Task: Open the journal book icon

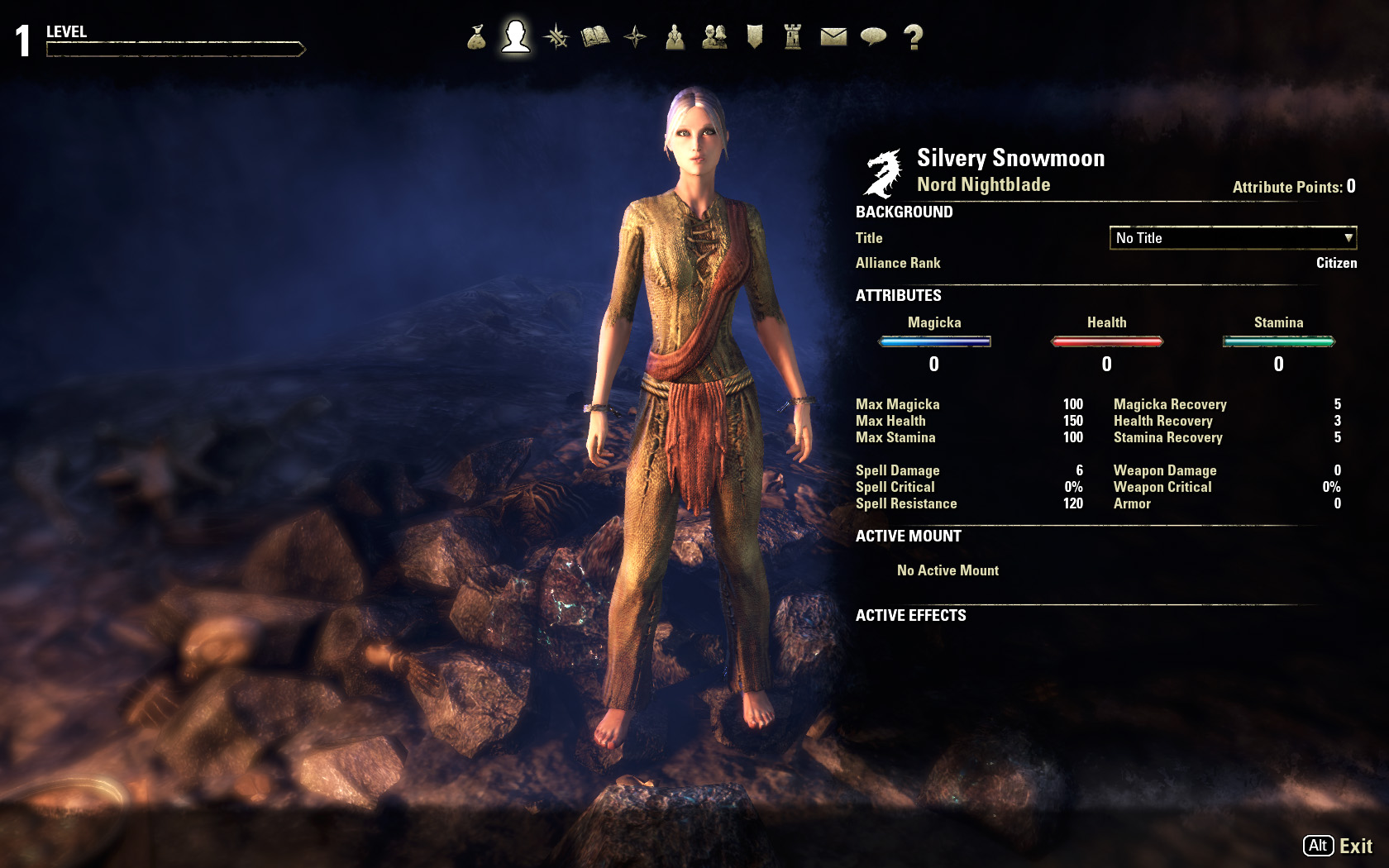Action: [x=595, y=37]
